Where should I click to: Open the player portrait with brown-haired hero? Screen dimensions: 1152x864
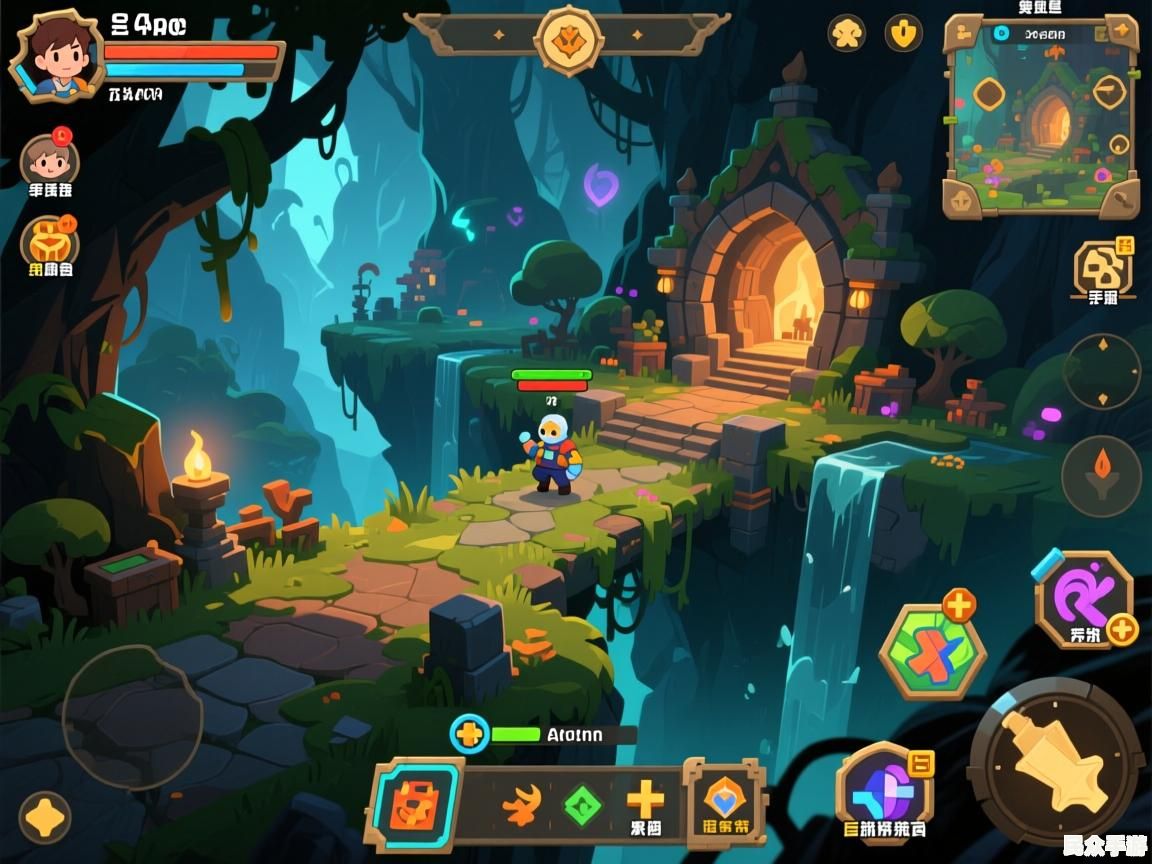(x=55, y=56)
